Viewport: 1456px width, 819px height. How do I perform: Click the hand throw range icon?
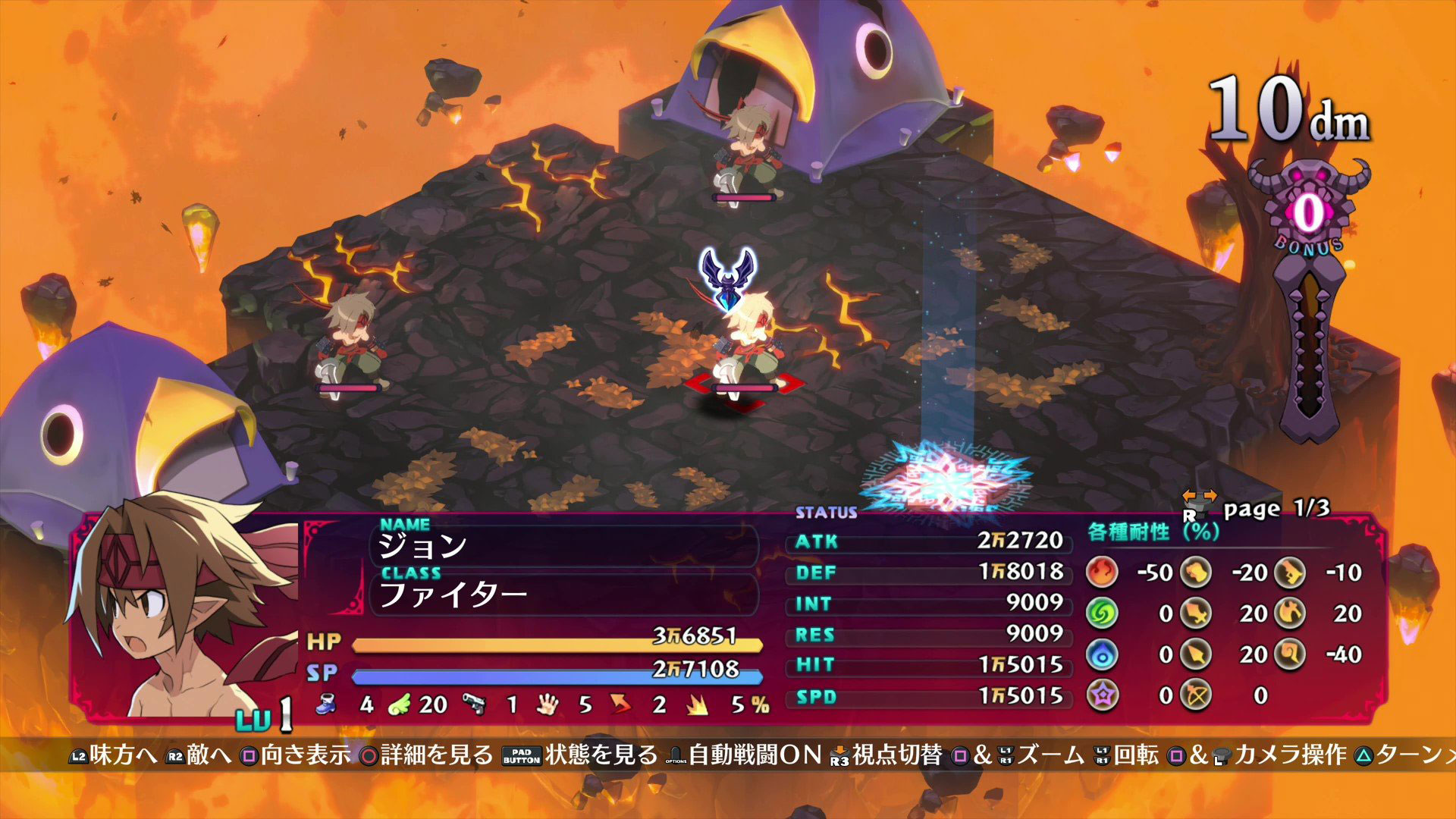coord(547,704)
